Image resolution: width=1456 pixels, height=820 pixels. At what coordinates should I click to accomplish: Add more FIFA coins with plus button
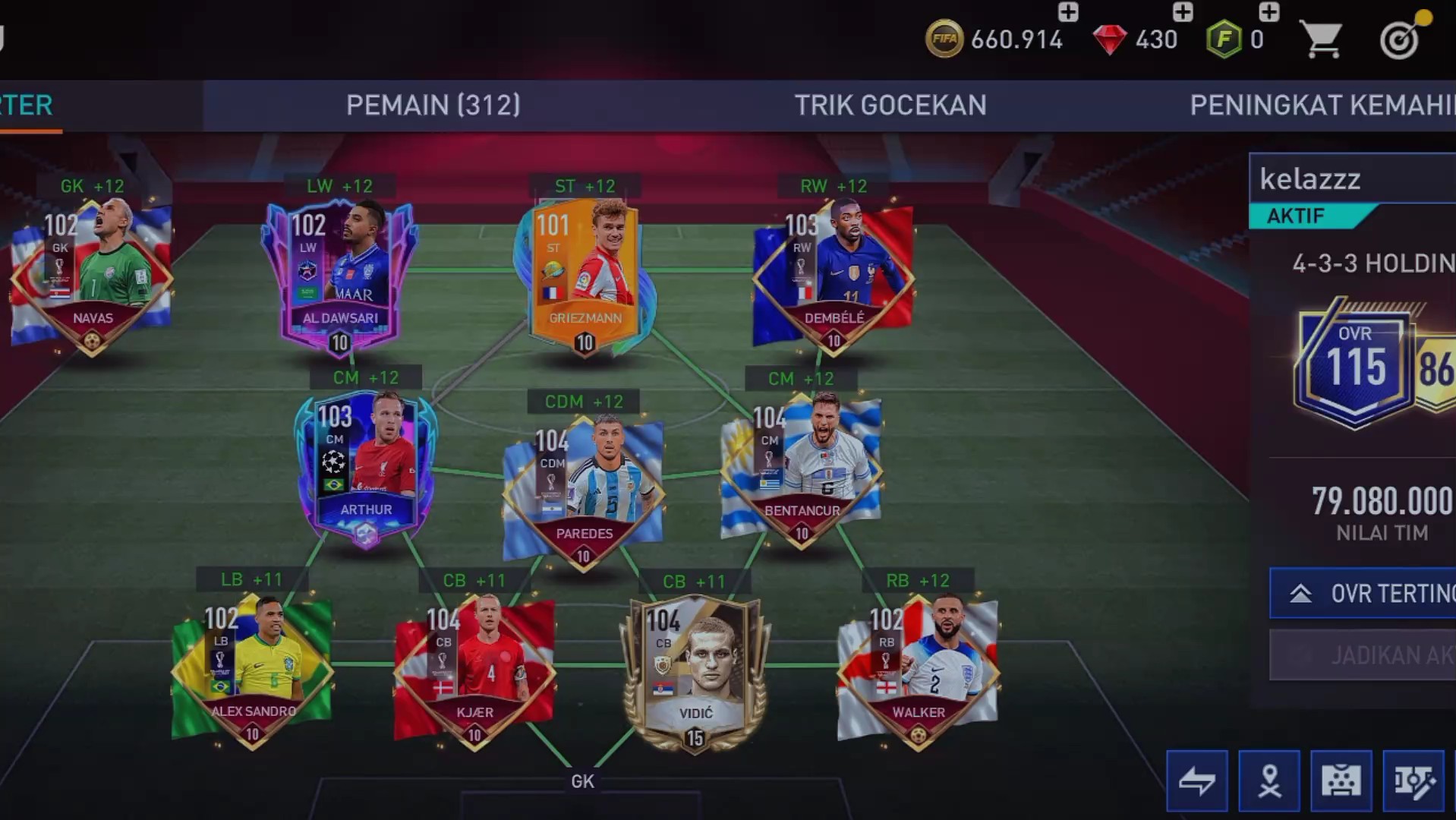click(x=1067, y=12)
